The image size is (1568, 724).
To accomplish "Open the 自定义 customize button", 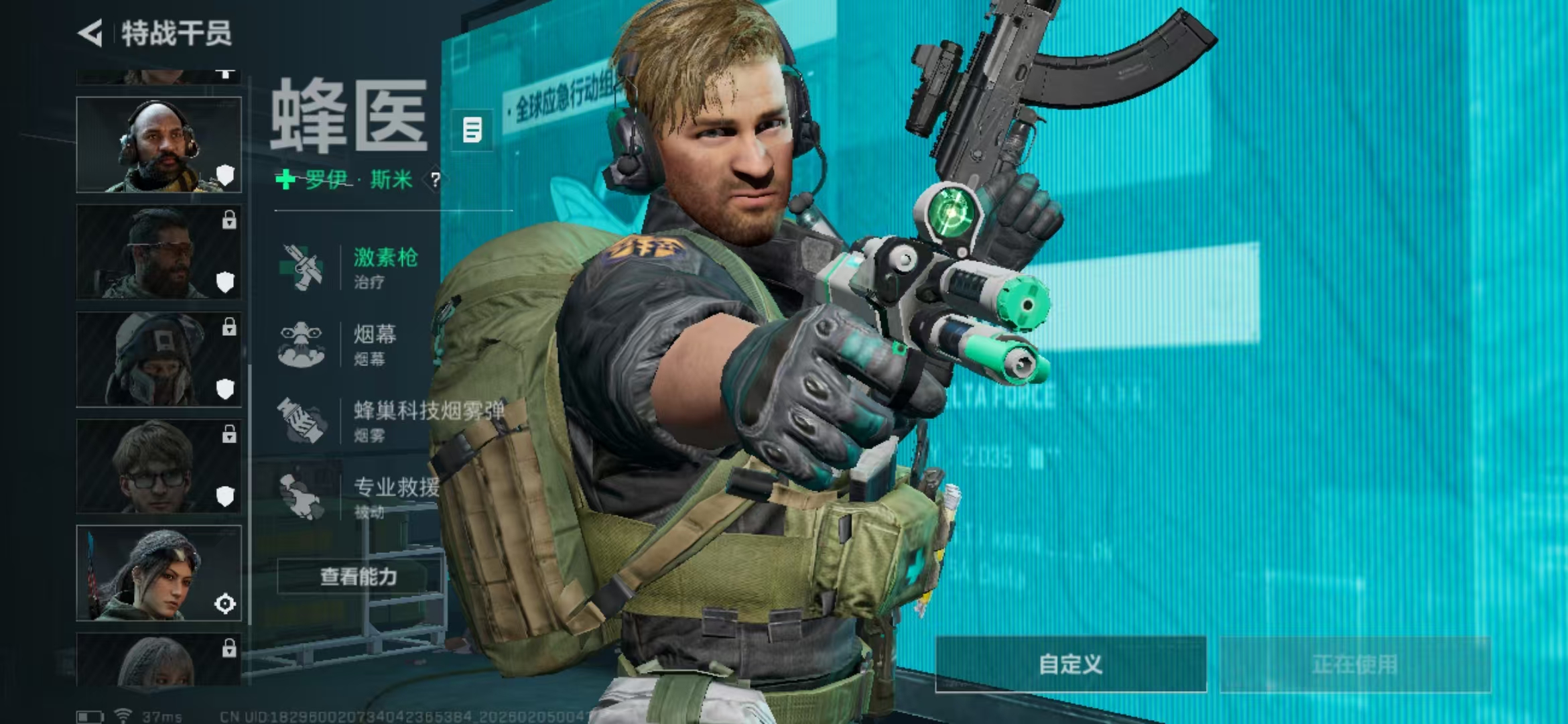I will coord(1071,664).
